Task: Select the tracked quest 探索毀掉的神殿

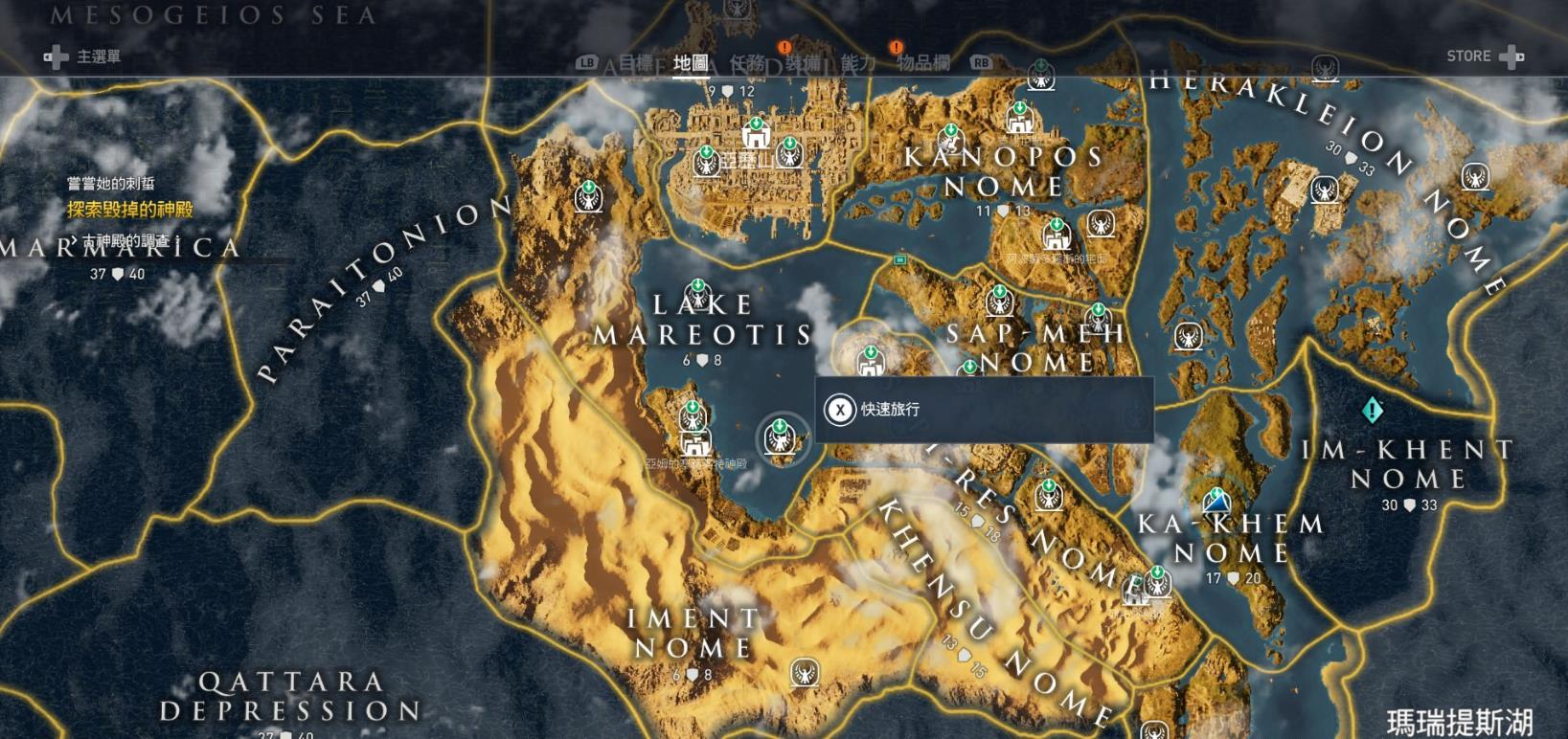Action: [130, 210]
